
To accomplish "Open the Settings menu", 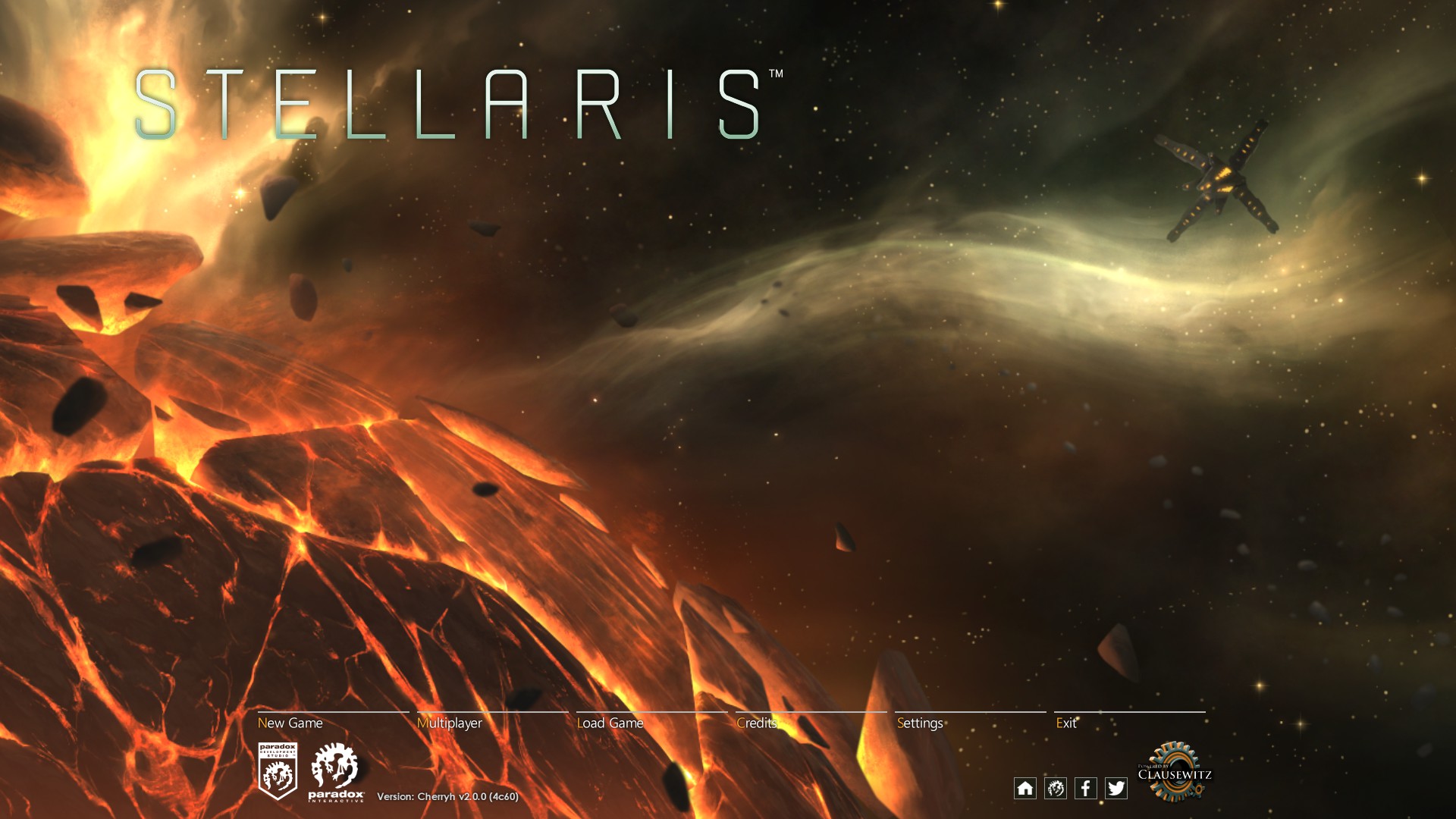I will click(x=919, y=723).
